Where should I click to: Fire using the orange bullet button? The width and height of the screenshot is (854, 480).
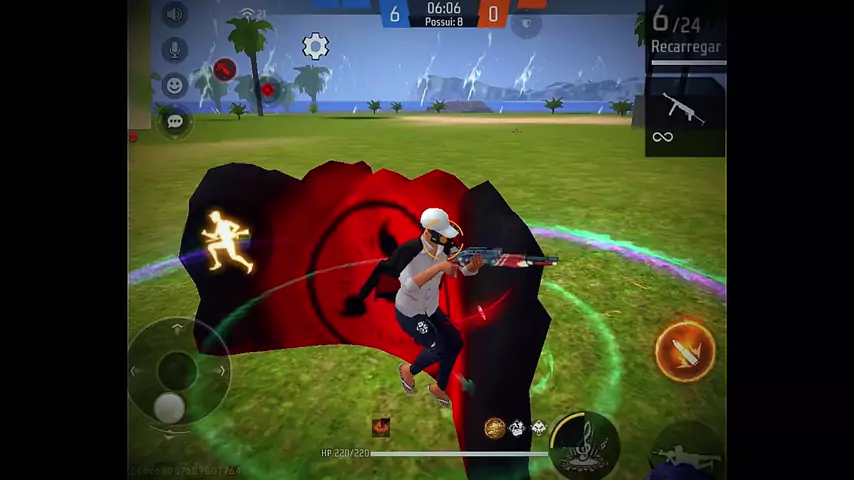coord(685,351)
